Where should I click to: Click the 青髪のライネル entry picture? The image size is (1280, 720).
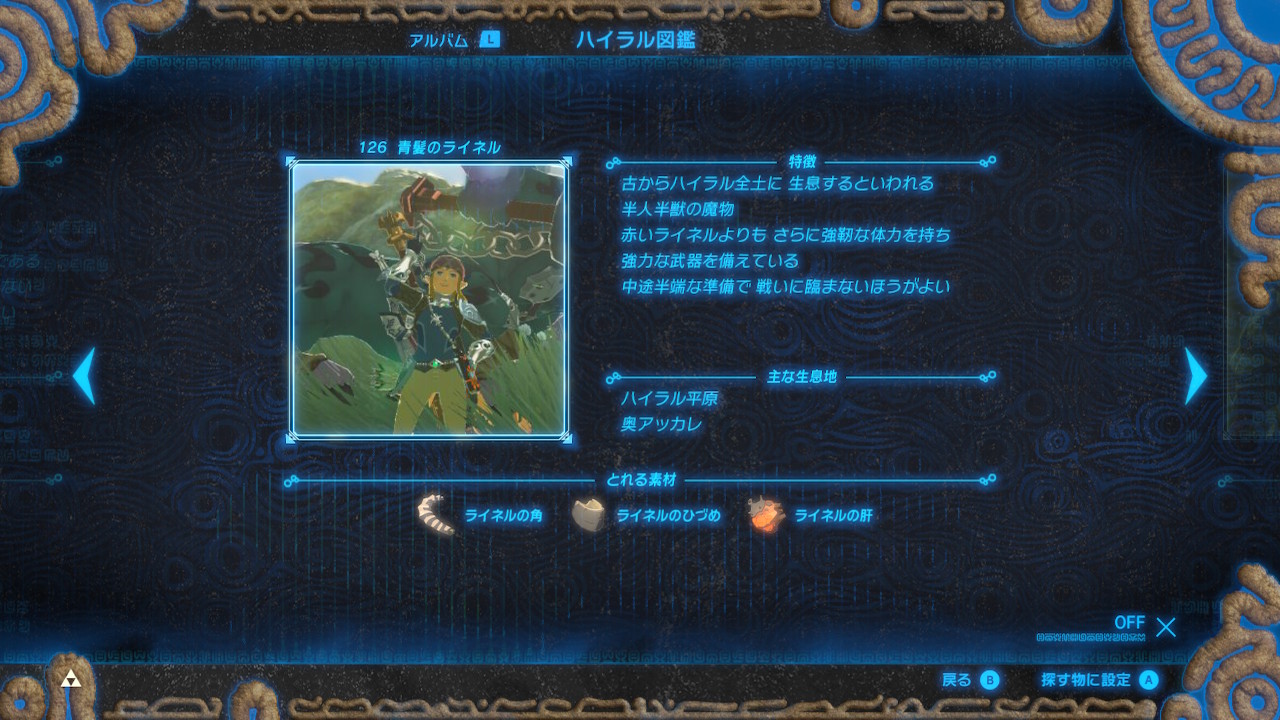(x=430, y=298)
